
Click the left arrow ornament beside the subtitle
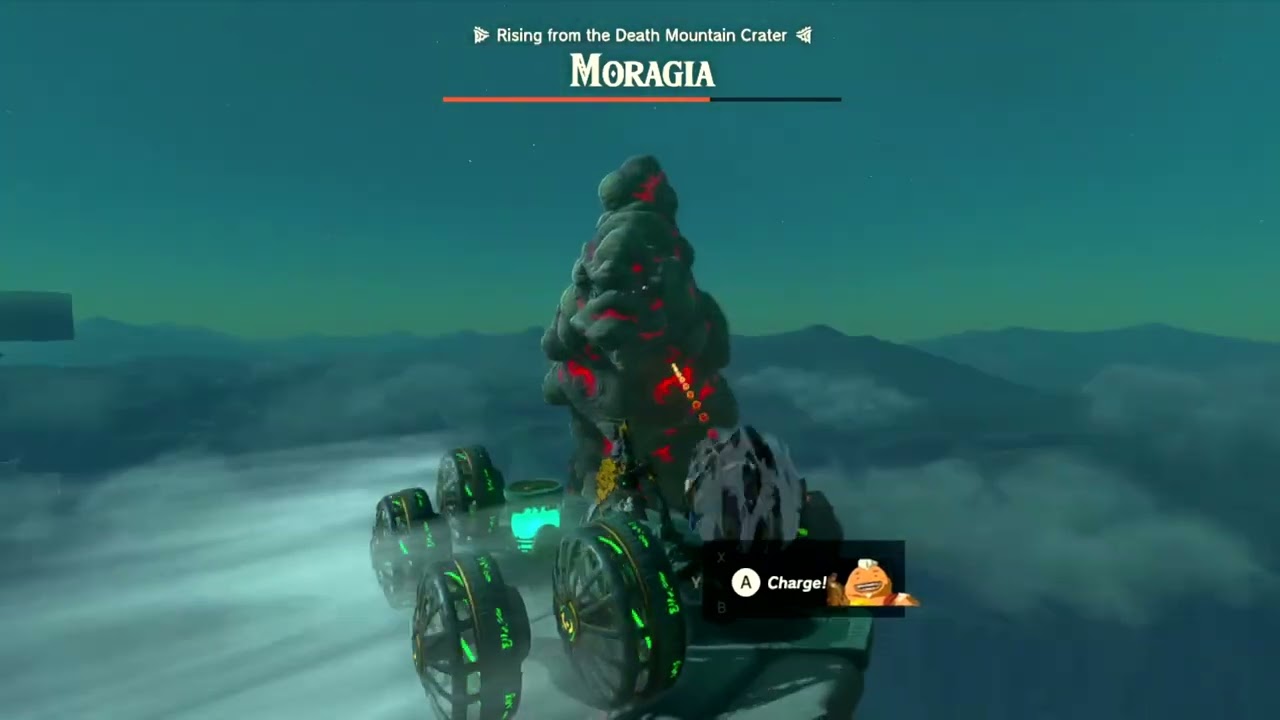(x=481, y=35)
